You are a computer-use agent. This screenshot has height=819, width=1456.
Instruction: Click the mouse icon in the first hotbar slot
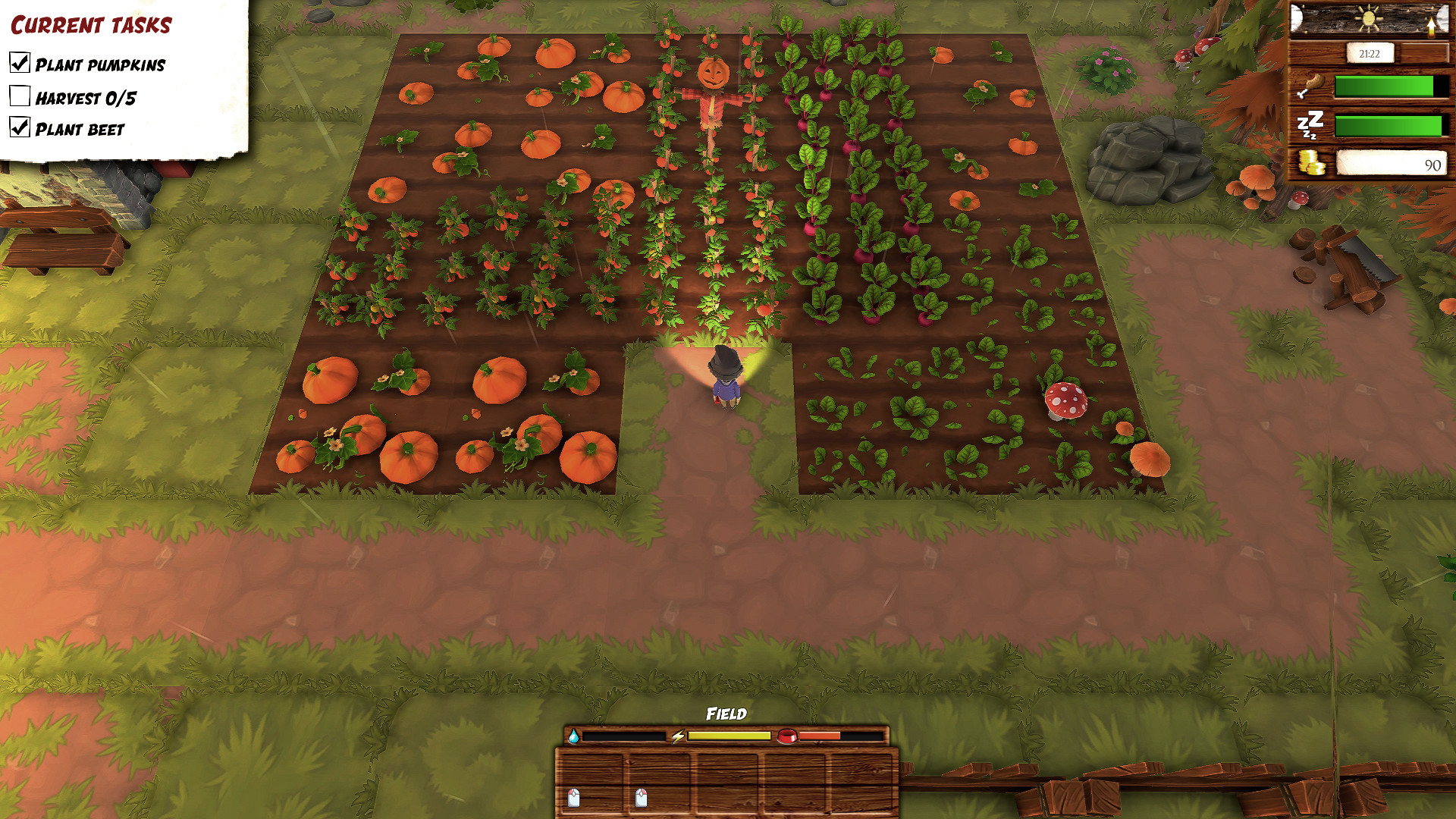coord(573,798)
